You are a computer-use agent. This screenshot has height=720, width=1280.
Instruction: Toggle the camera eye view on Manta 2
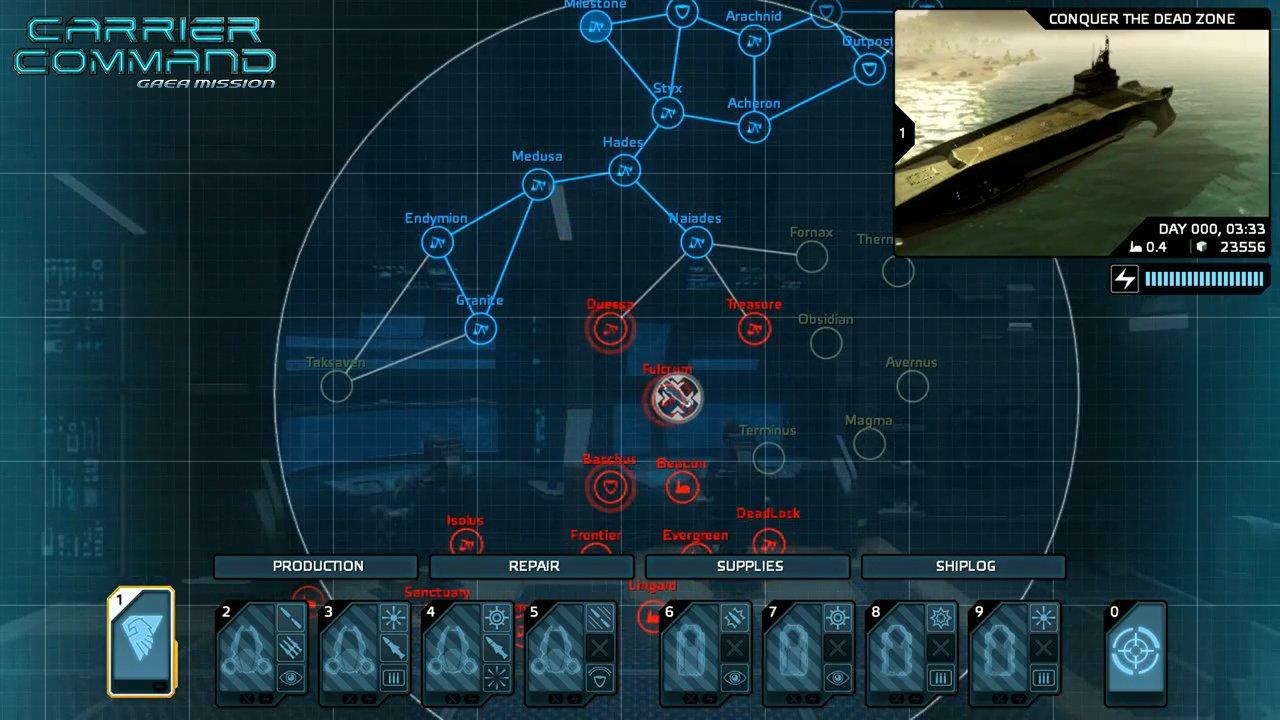click(x=289, y=678)
